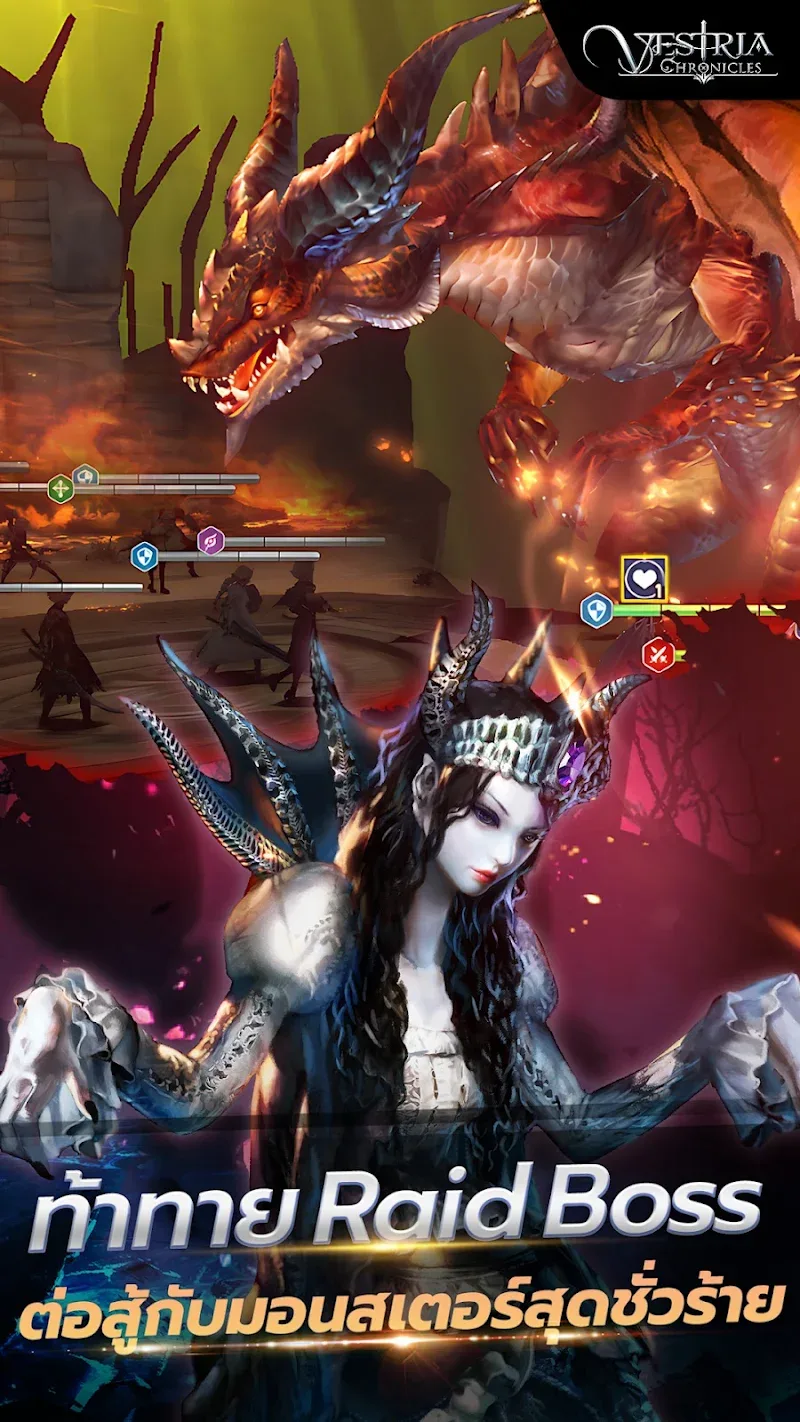Viewport: 800px width, 1422px height.
Task: Click the green four-arrow buff icon
Action: tap(61, 490)
